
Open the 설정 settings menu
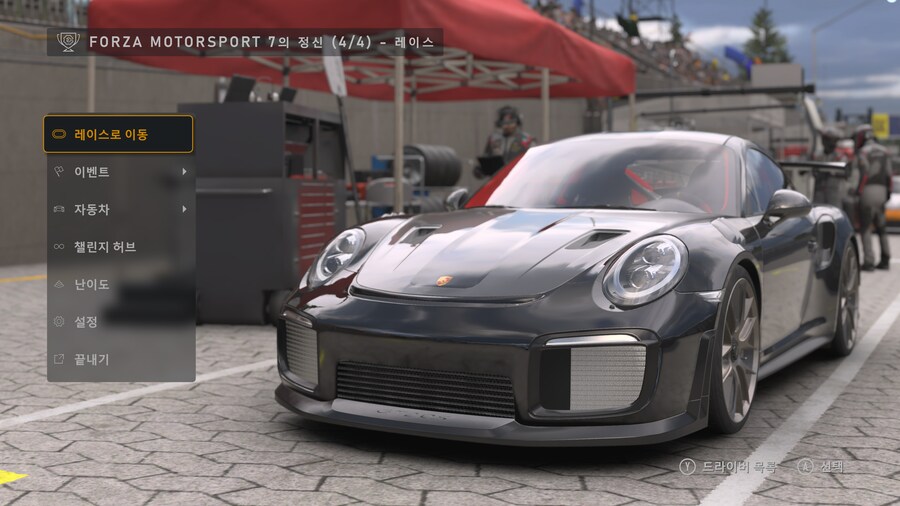pos(119,322)
